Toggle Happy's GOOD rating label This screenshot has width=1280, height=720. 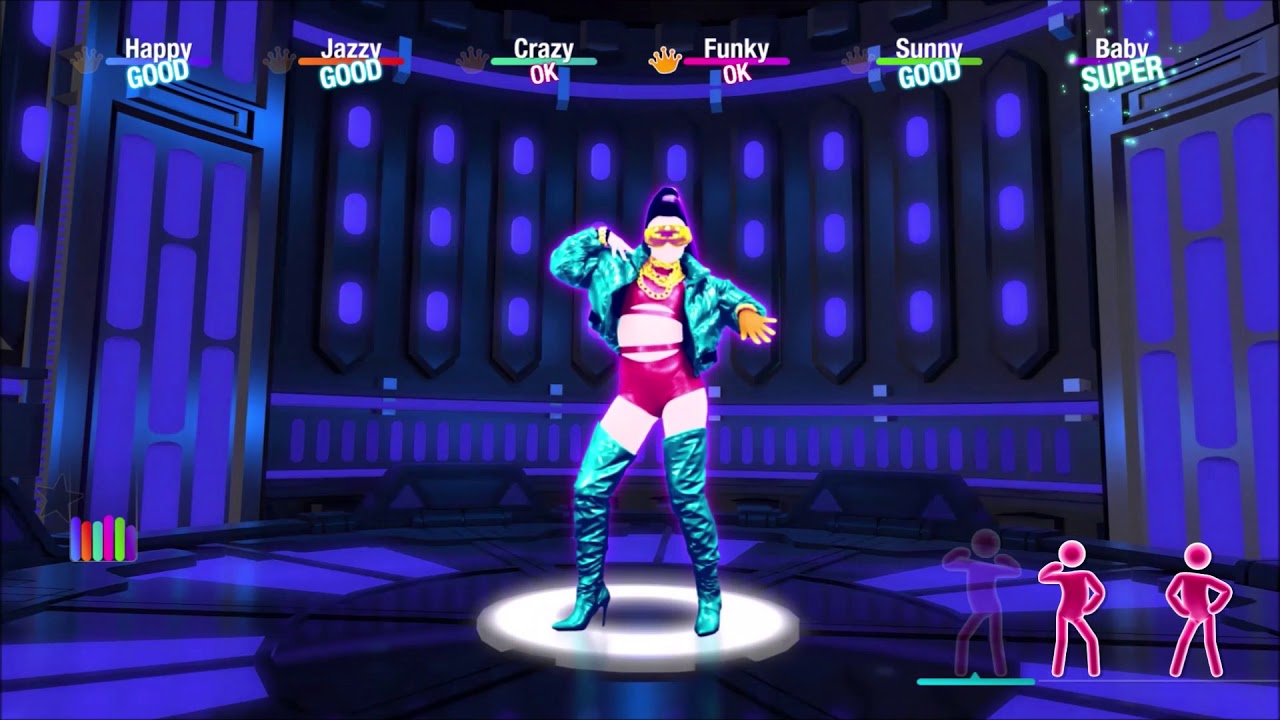coord(160,70)
